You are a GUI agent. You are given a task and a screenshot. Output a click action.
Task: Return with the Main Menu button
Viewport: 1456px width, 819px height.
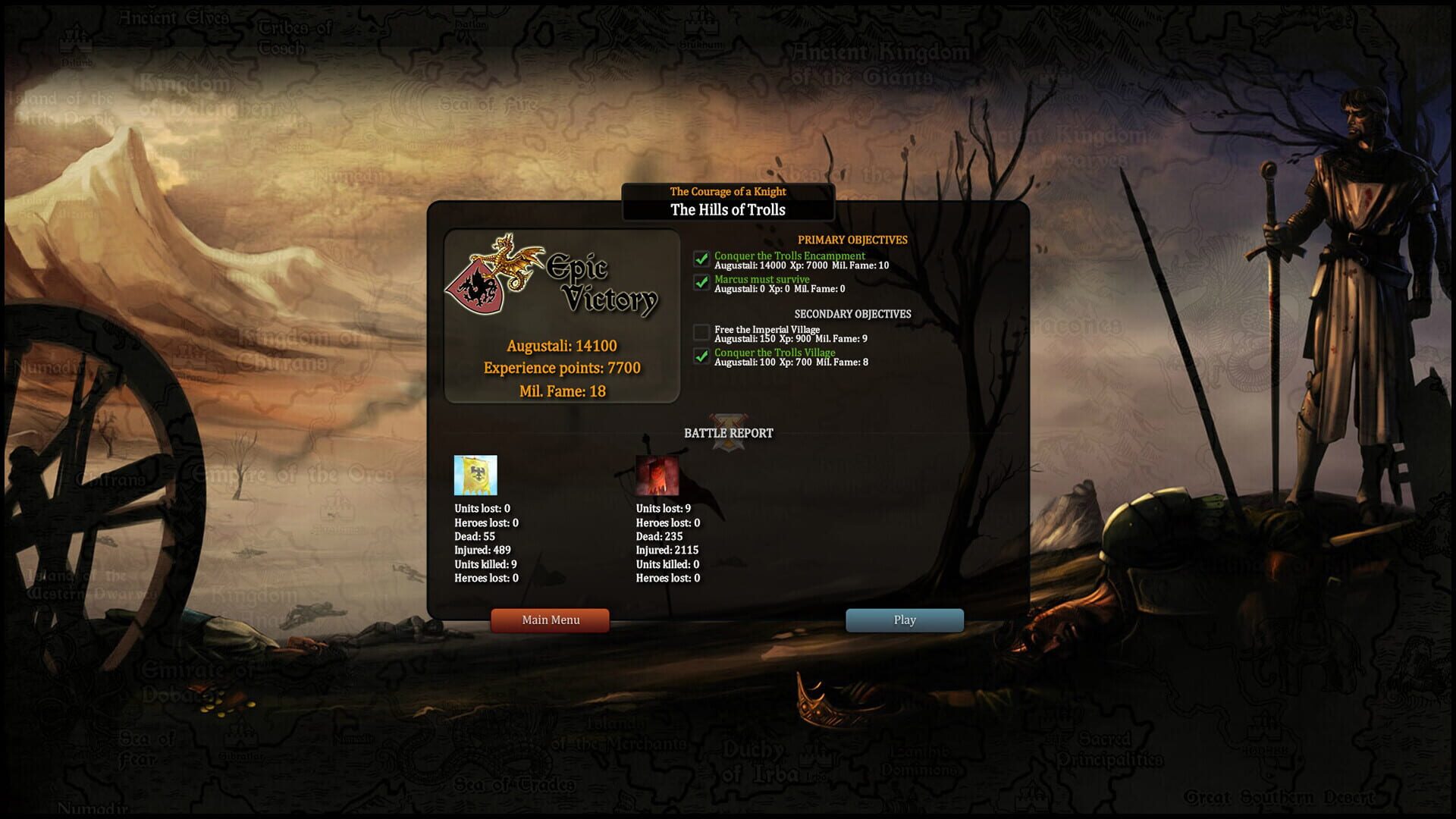point(550,620)
